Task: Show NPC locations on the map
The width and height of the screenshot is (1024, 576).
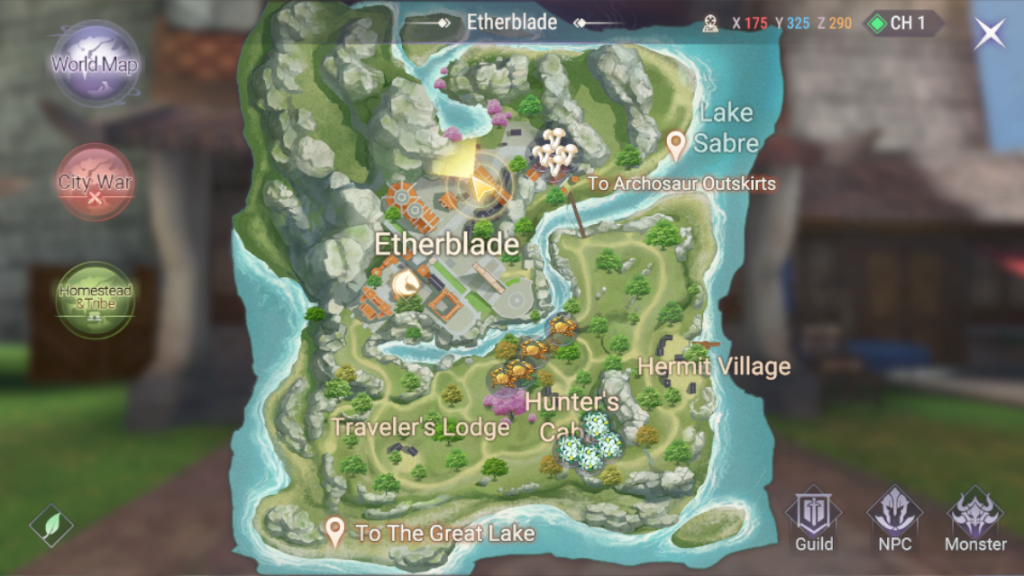Action: (894, 519)
